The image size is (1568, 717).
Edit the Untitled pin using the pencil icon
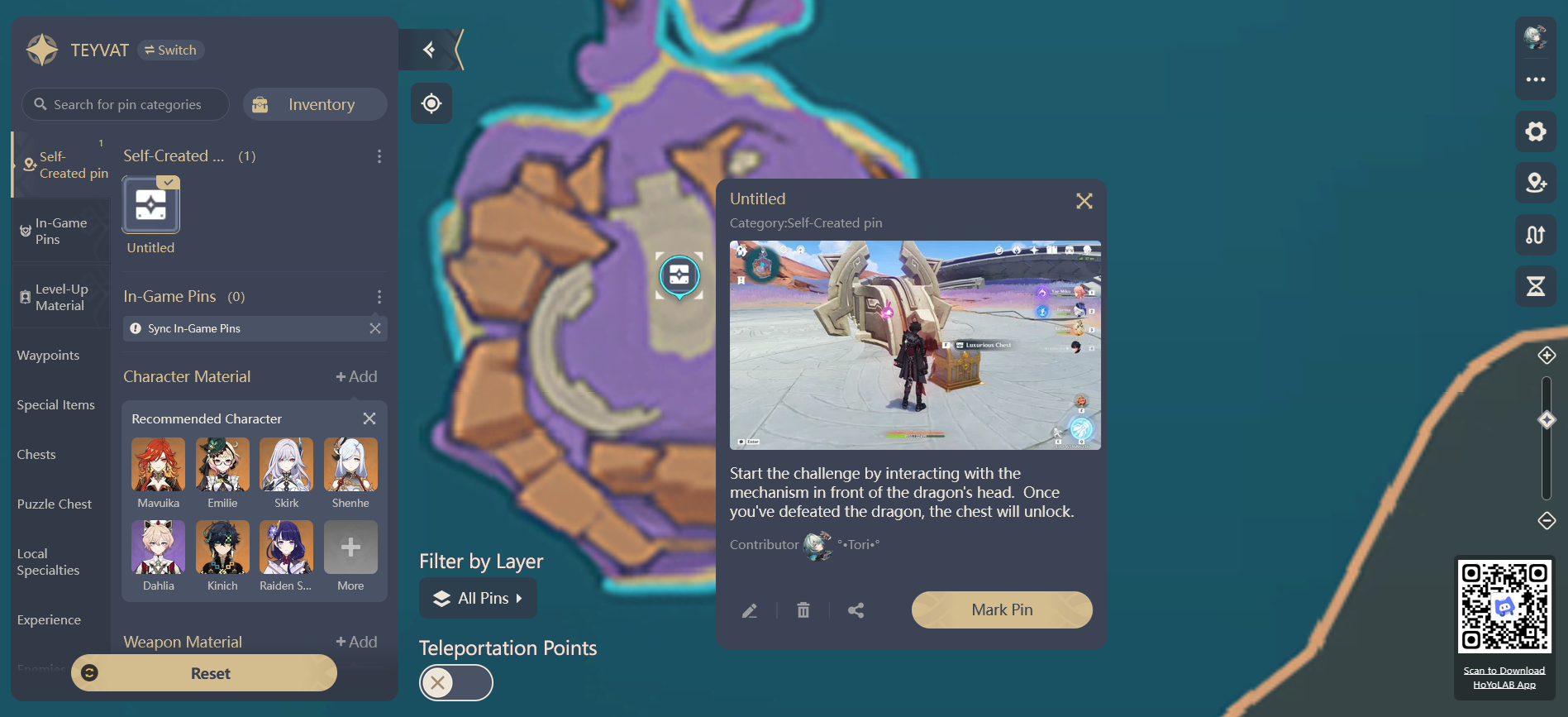pos(751,609)
